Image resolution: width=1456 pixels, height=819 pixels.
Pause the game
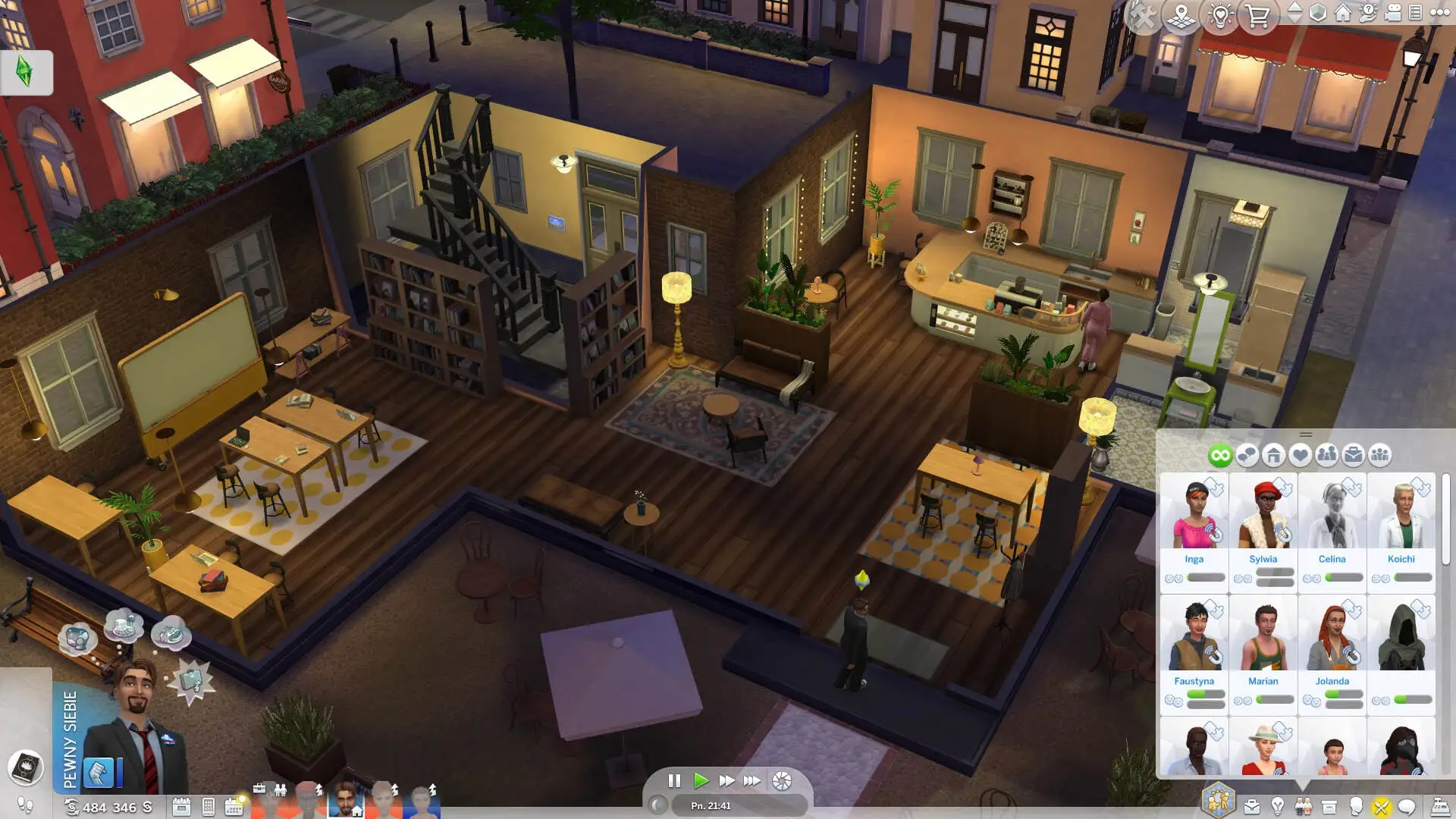[x=674, y=780]
